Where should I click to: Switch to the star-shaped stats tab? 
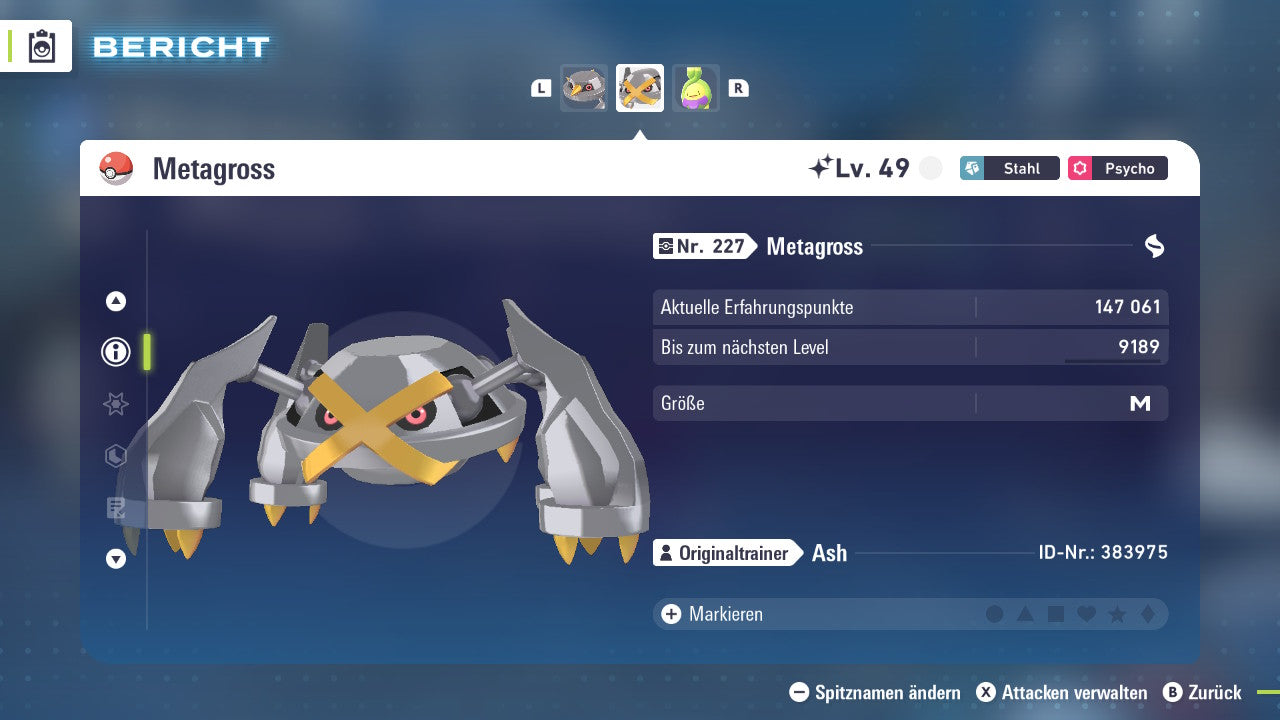tap(116, 404)
